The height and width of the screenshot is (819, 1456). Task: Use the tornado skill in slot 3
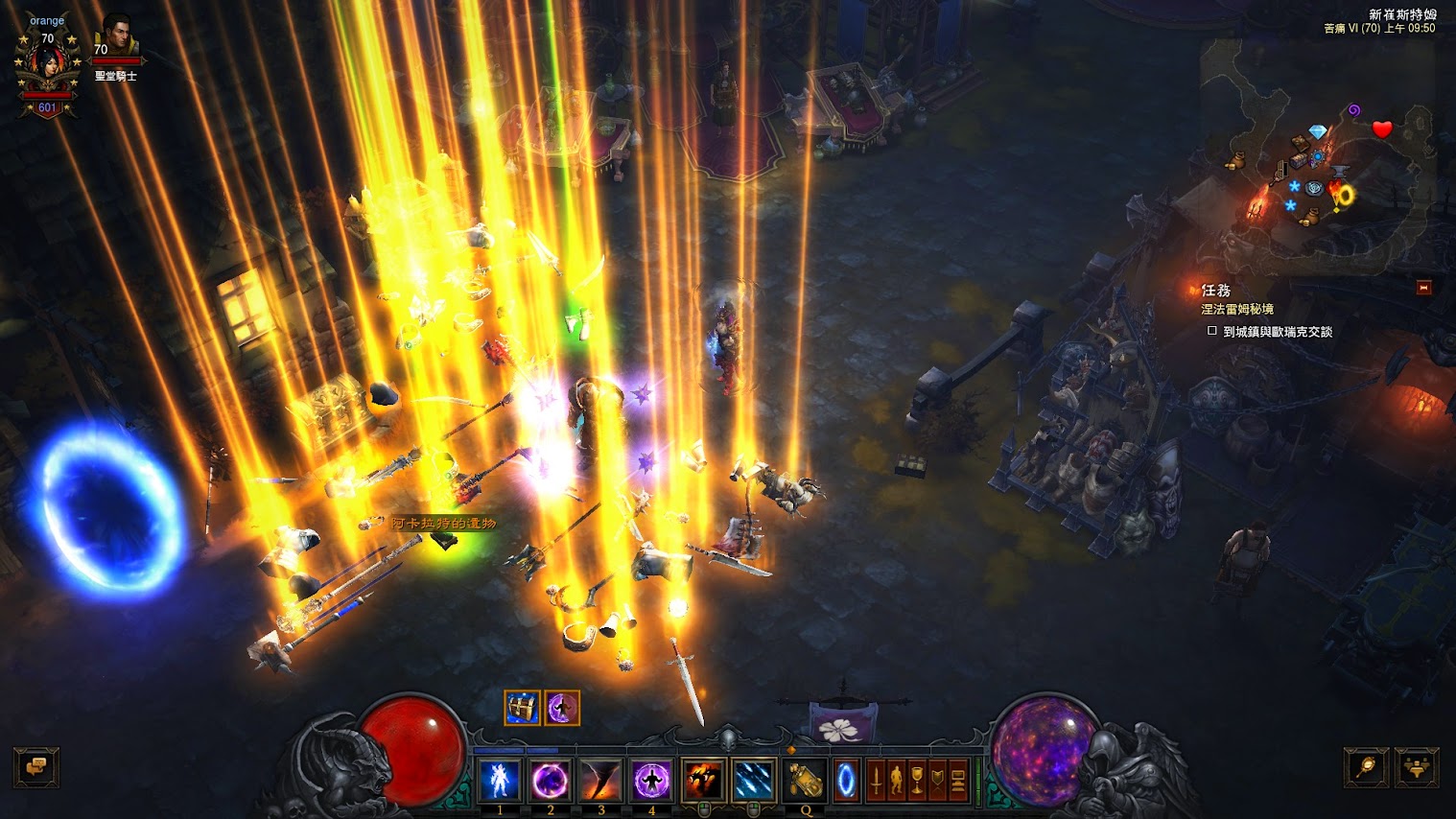[x=601, y=780]
